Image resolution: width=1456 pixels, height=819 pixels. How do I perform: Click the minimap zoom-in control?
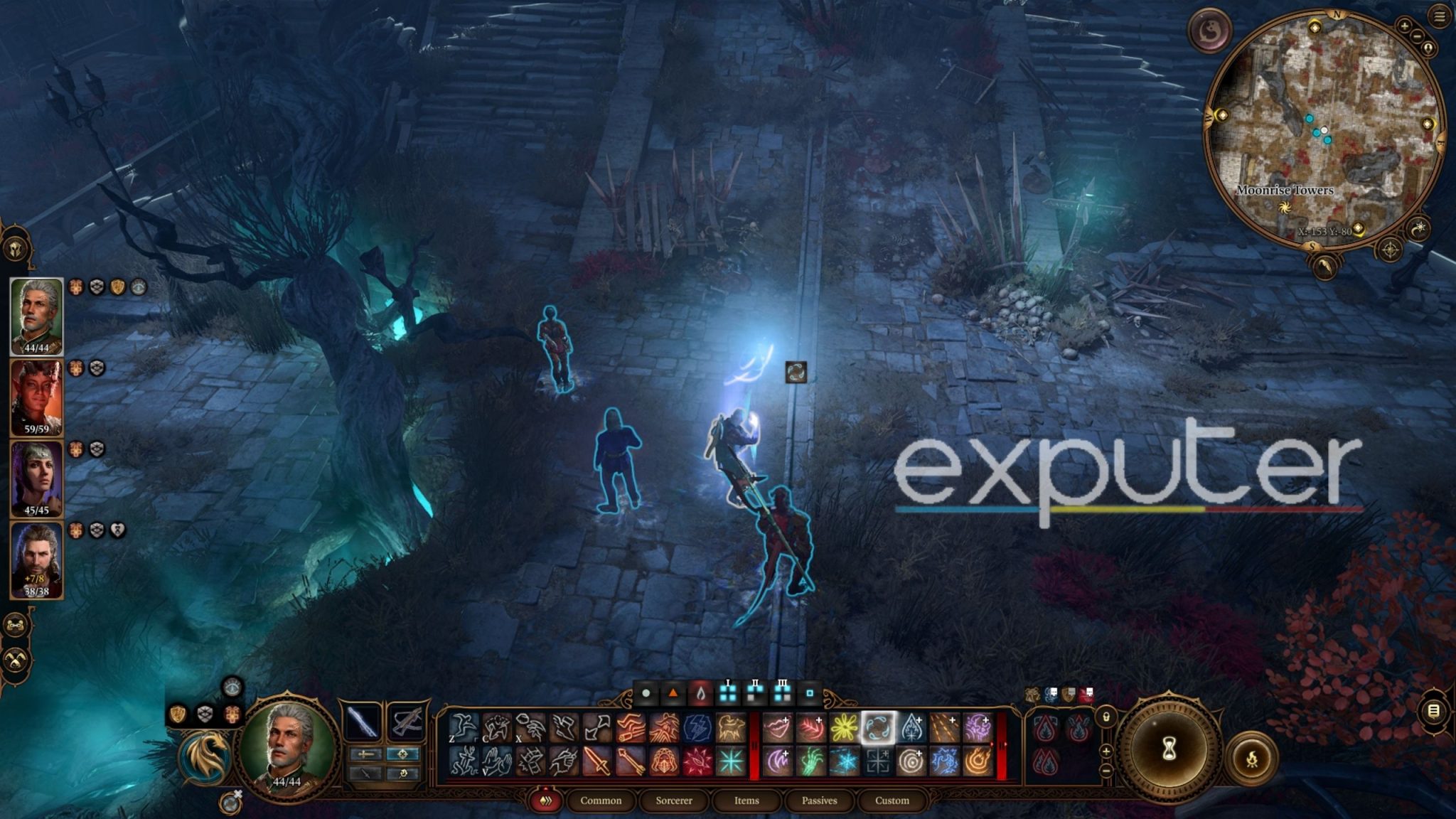pyautogui.click(x=1405, y=26)
